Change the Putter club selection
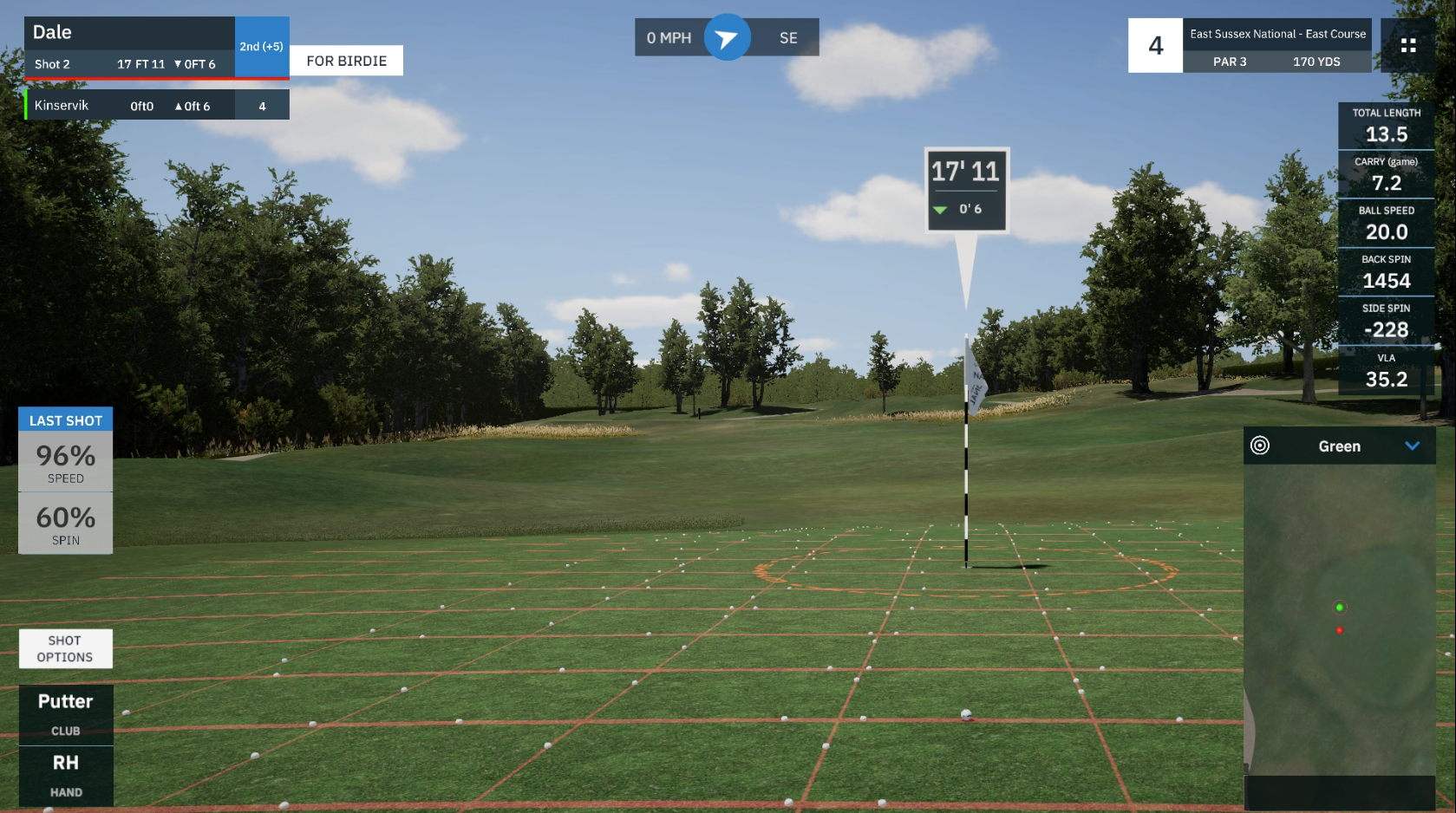The image size is (1456, 813). pyautogui.click(x=66, y=714)
